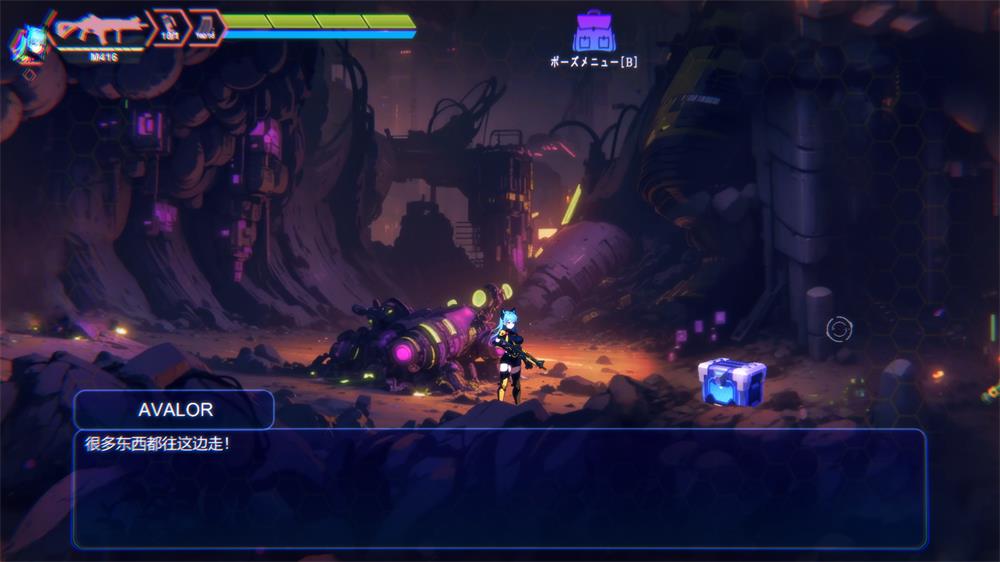Select the first small item slot beside the rifle
The height and width of the screenshot is (562, 1000).
(169, 28)
